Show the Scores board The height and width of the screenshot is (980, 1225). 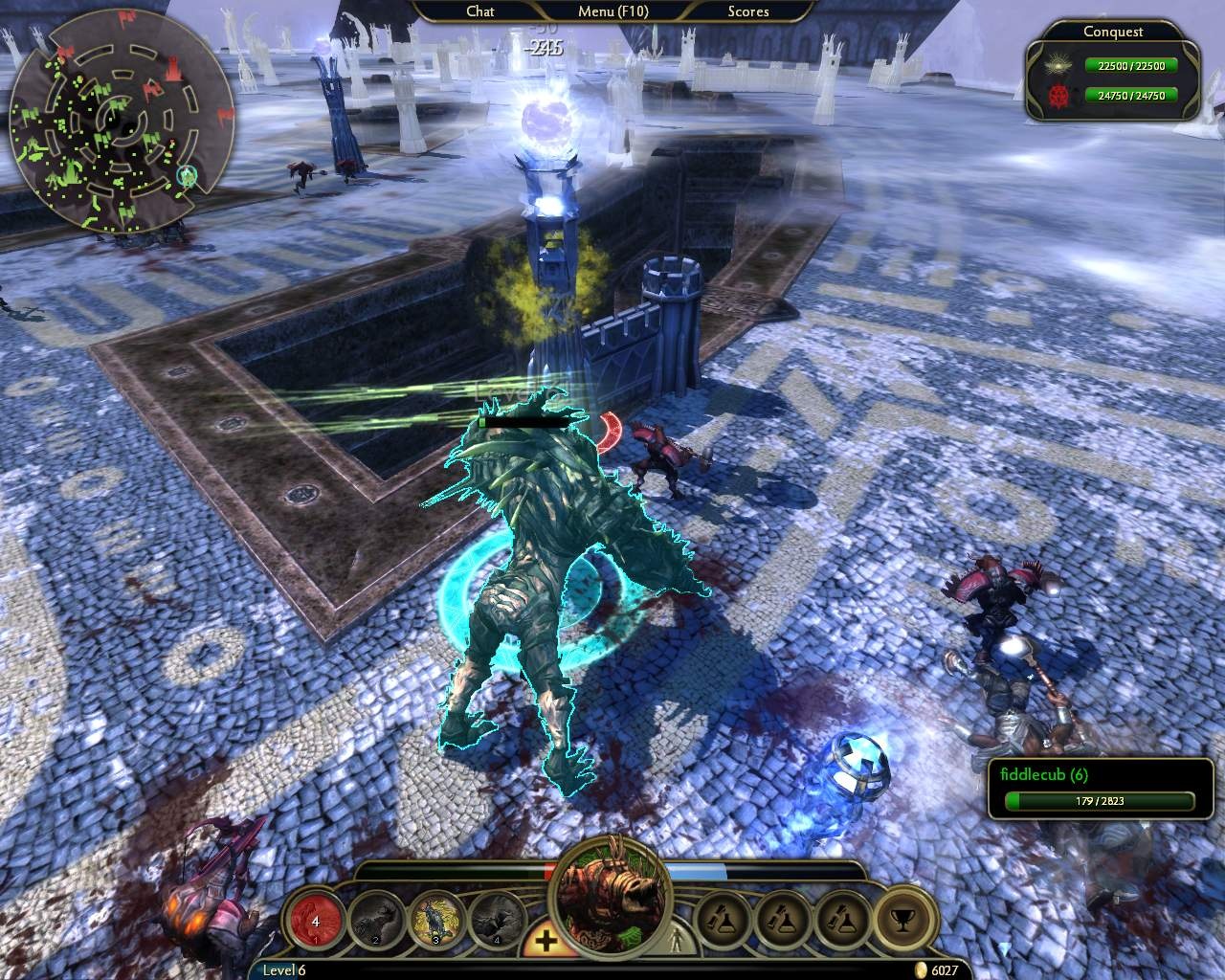747,11
